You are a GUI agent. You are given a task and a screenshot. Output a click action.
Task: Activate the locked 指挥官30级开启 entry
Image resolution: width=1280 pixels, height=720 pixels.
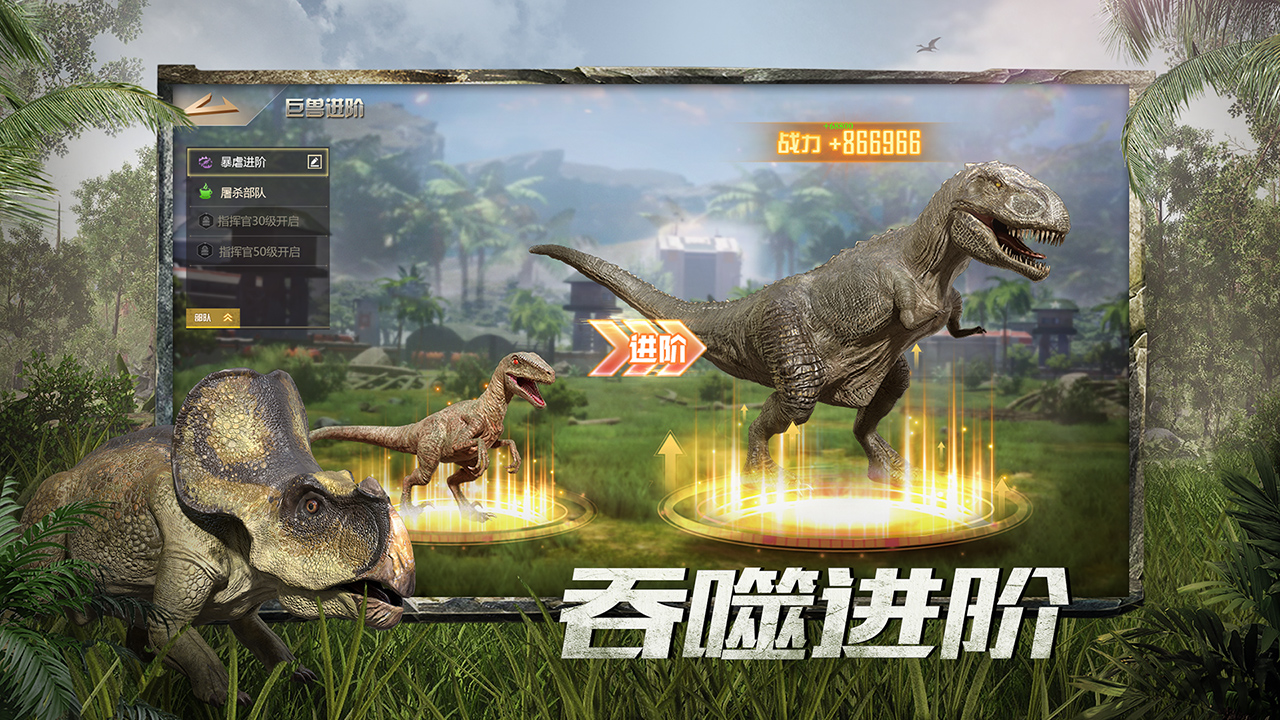[x=260, y=220]
